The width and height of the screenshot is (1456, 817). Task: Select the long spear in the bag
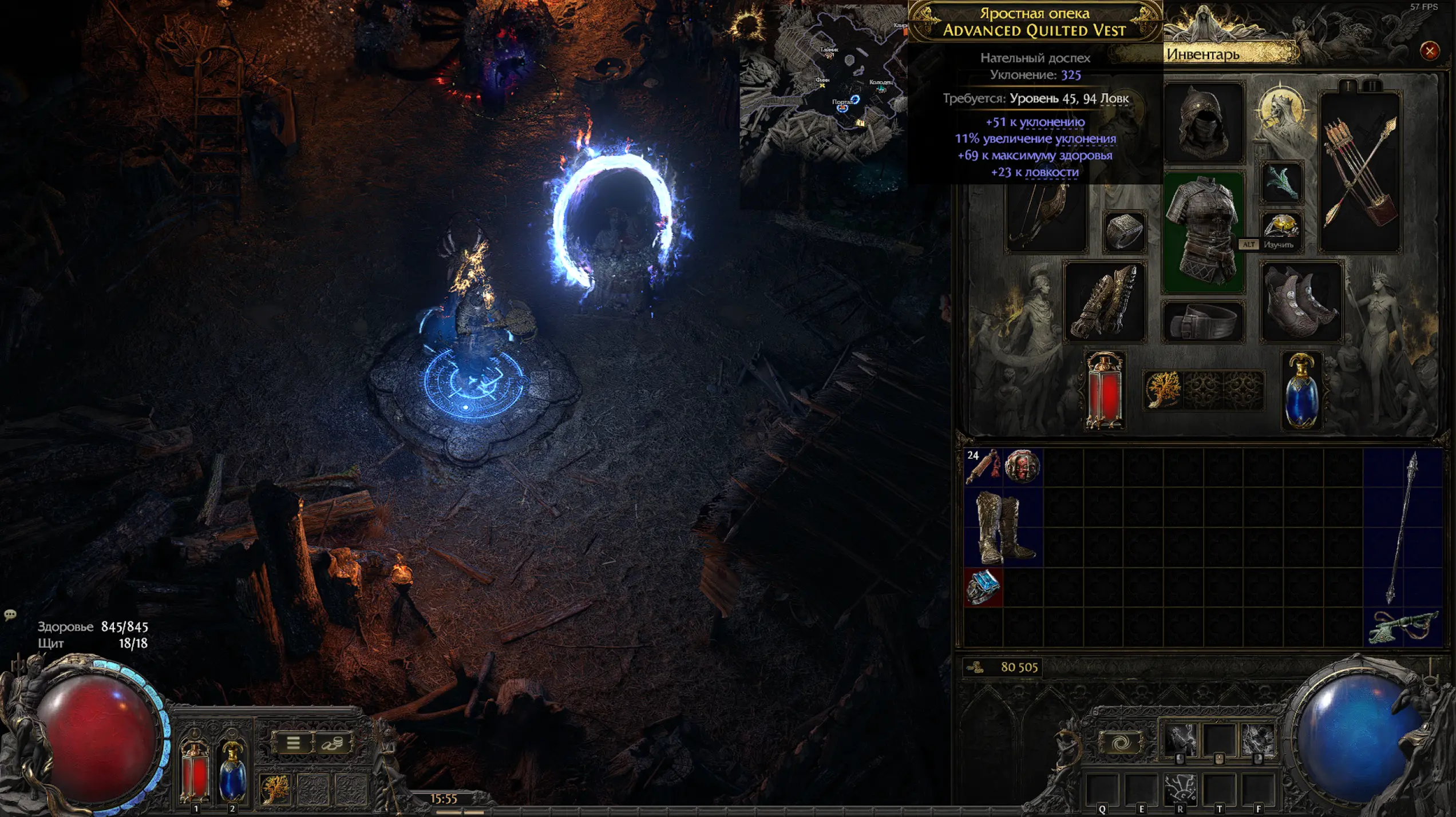click(x=1402, y=528)
